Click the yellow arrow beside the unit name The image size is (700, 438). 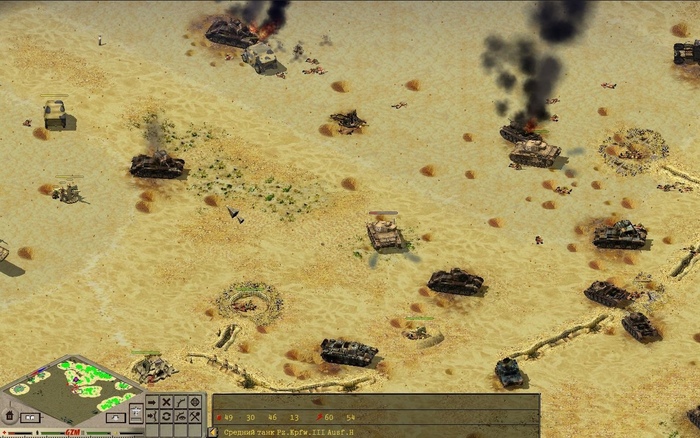213,431
